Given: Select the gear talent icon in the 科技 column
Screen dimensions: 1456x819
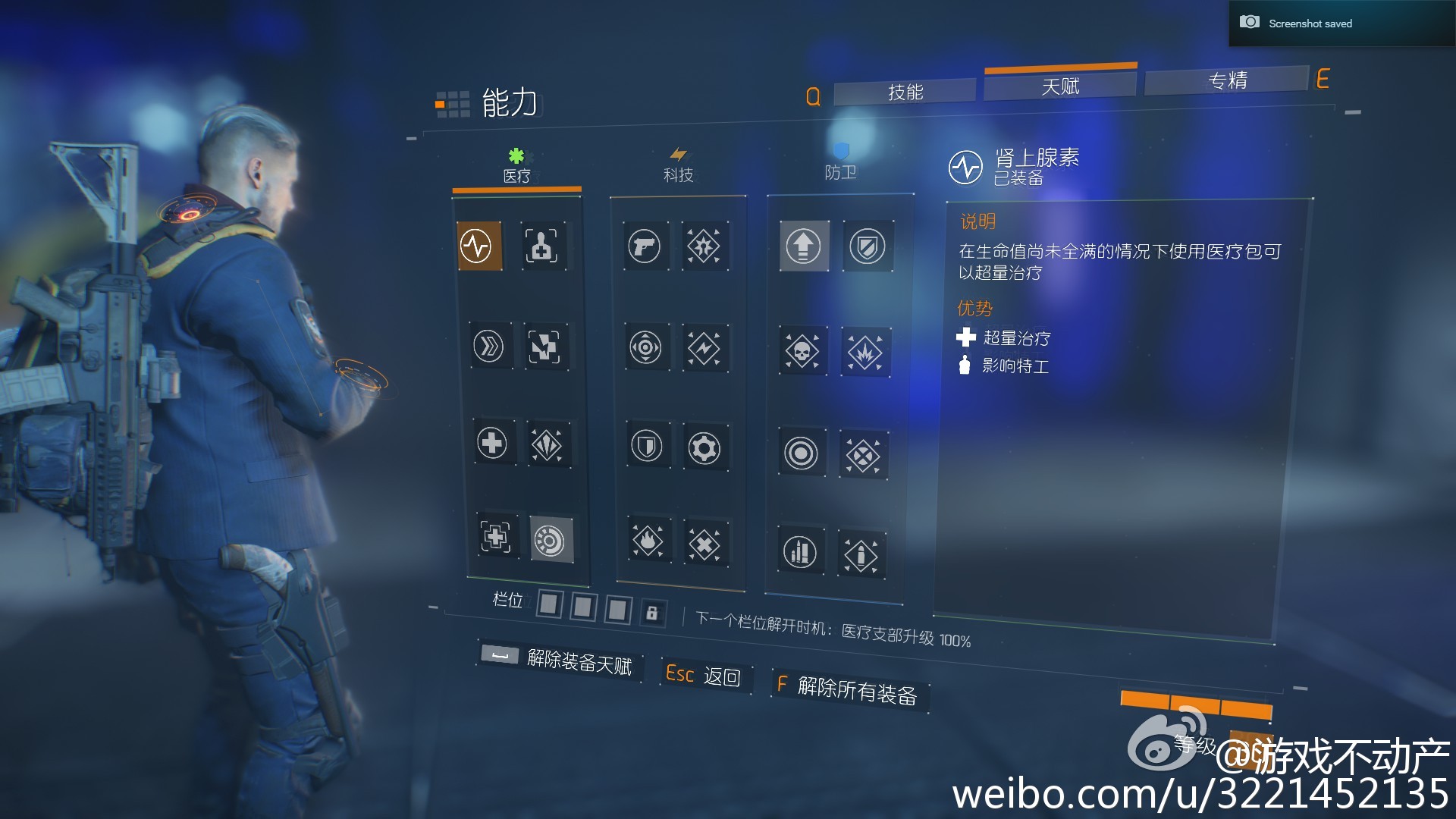Looking at the screenshot, I should point(707,449).
